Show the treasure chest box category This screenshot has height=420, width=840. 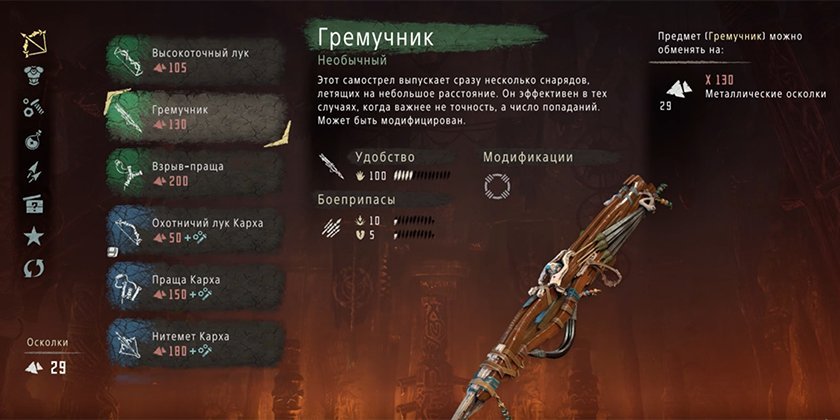(34, 205)
